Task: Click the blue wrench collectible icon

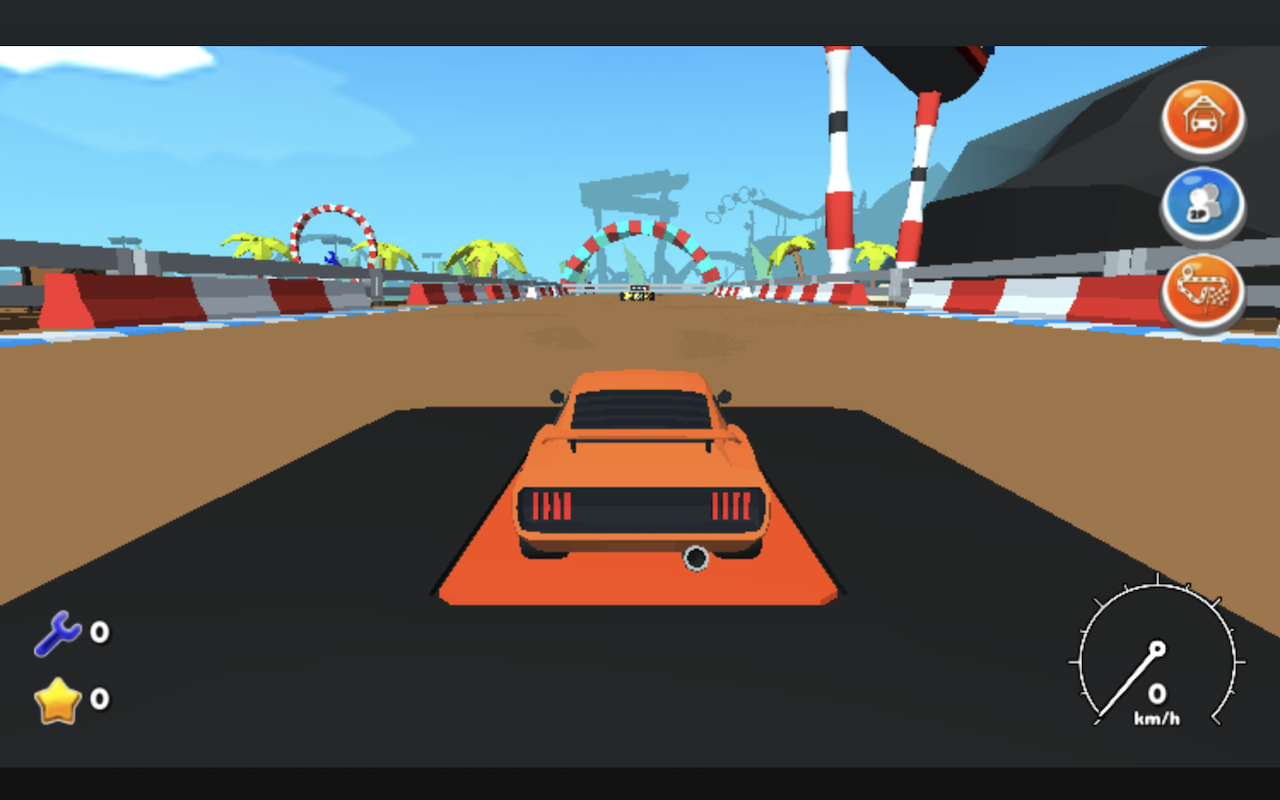Action: pyautogui.click(x=58, y=630)
